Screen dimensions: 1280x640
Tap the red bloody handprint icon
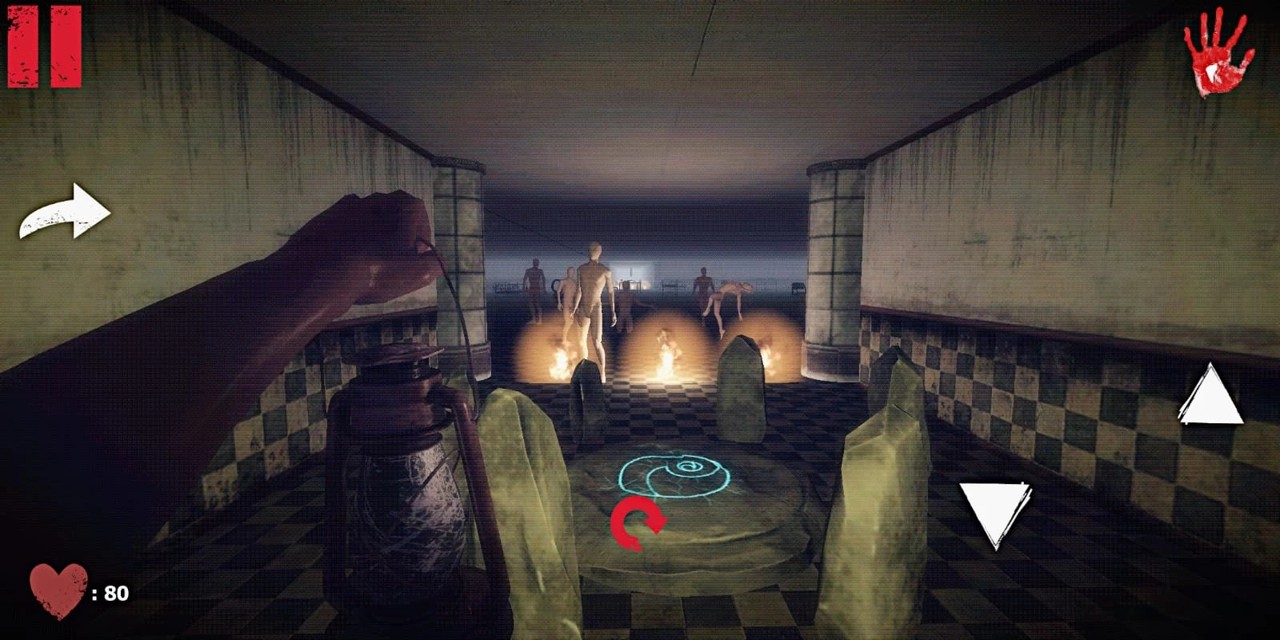tap(1218, 52)
